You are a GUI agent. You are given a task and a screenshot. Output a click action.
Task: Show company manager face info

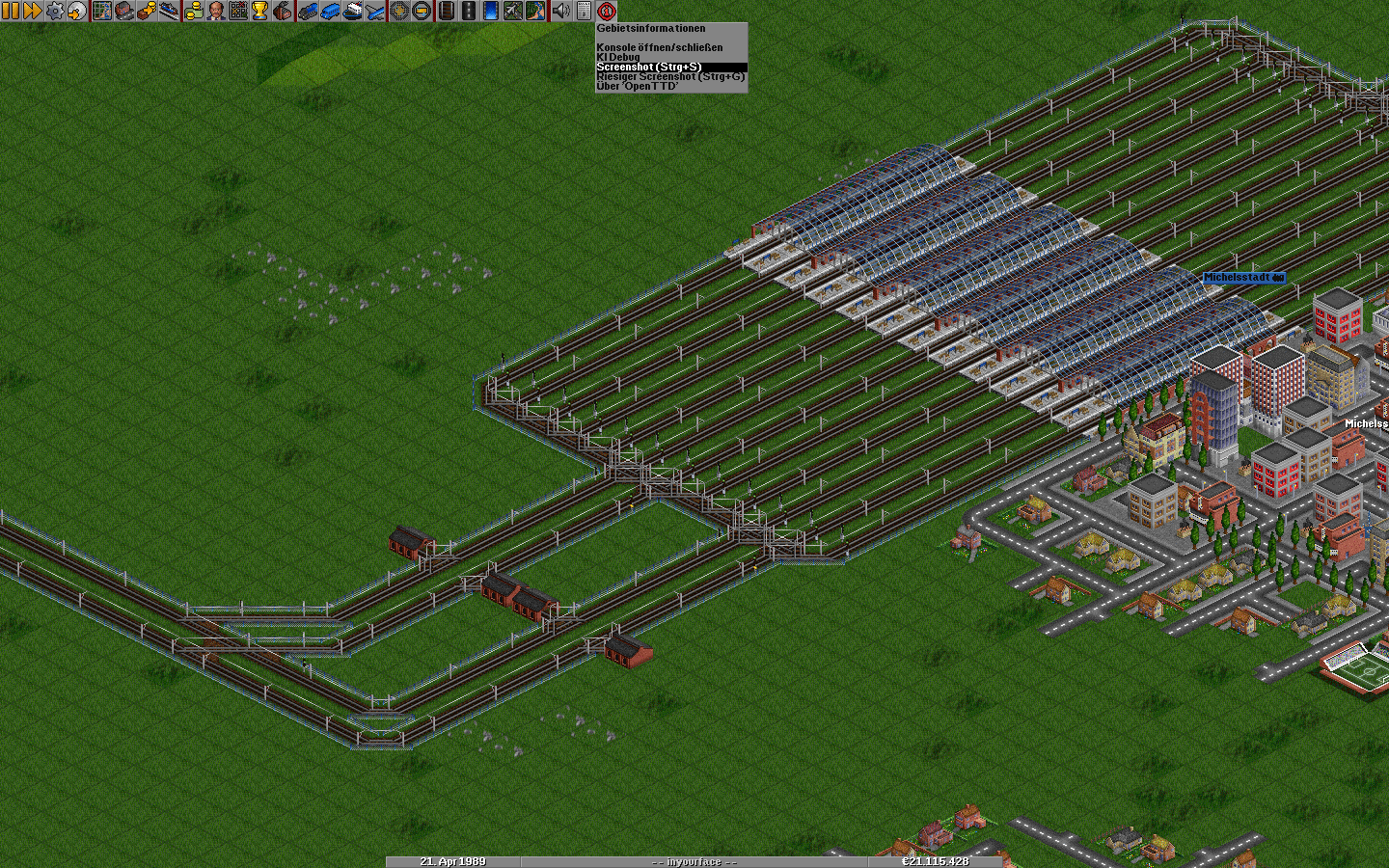(x=216, y=11)
